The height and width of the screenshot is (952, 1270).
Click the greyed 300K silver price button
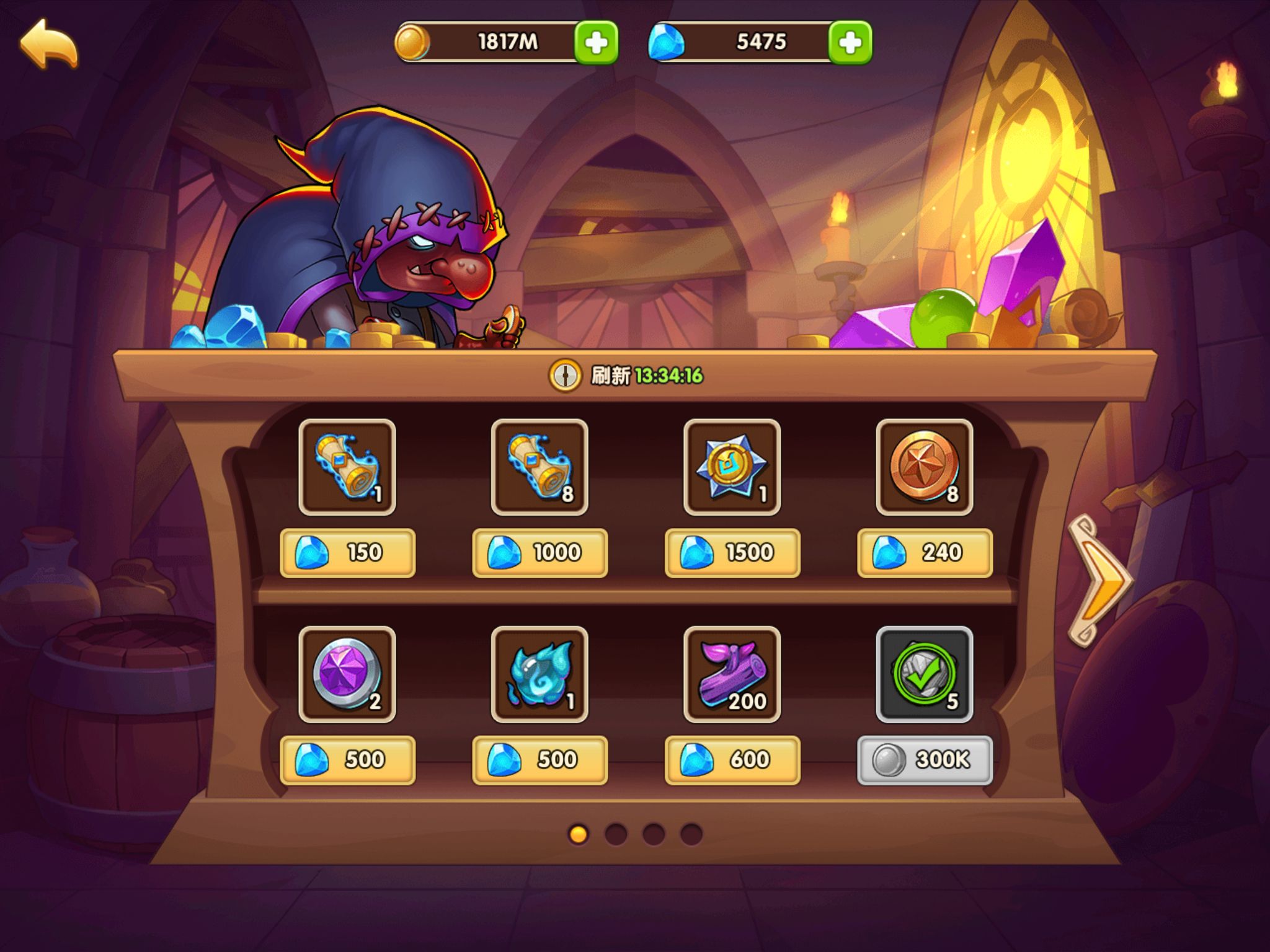click(924, 760)
